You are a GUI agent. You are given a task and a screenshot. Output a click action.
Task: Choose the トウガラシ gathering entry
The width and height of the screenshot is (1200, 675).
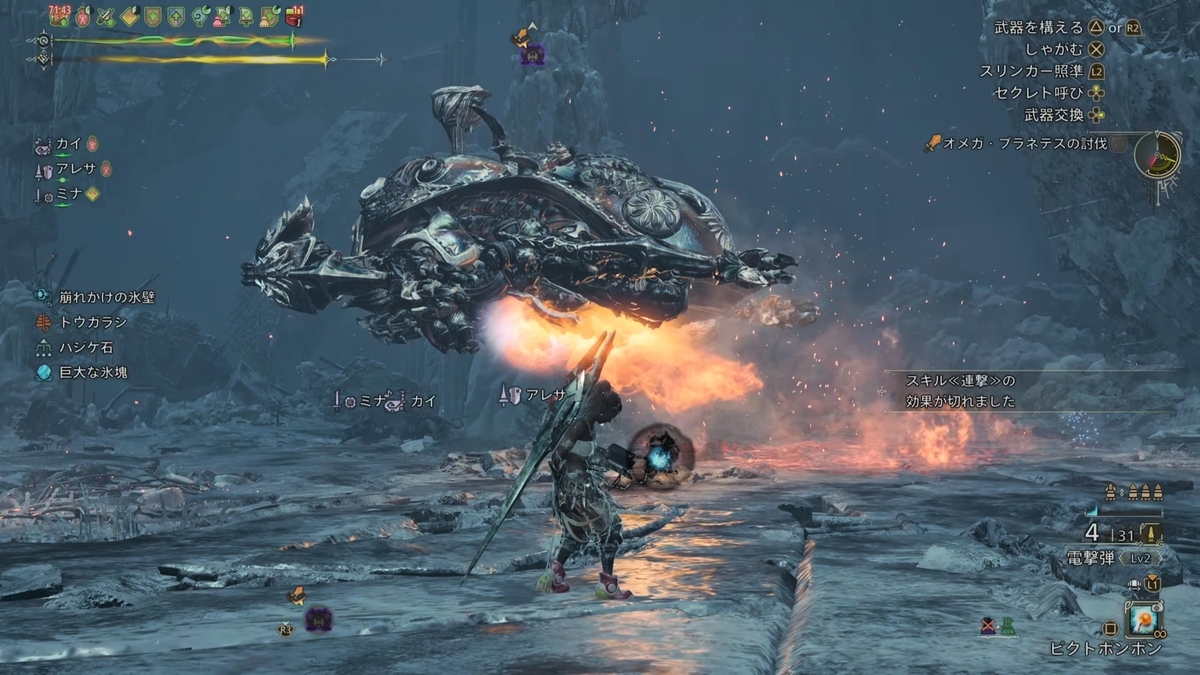(x=91, y=322)
